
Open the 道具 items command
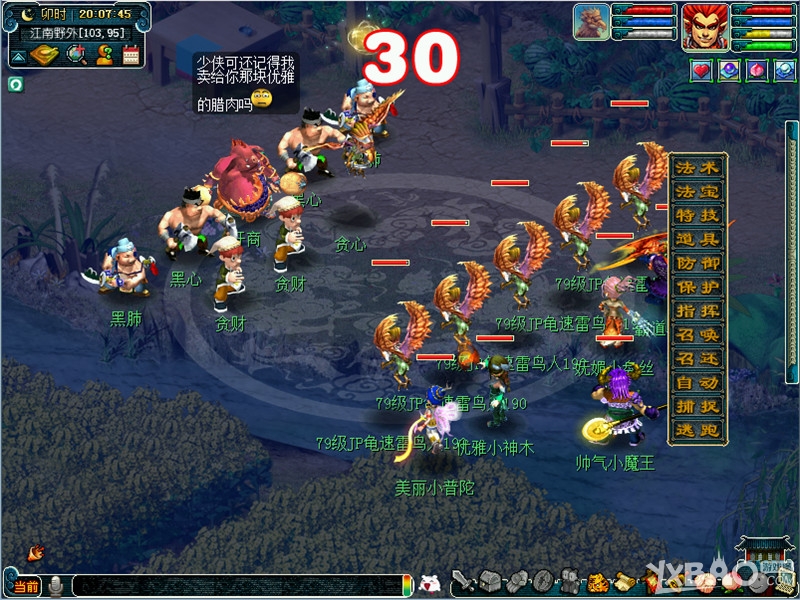(697, 239)
